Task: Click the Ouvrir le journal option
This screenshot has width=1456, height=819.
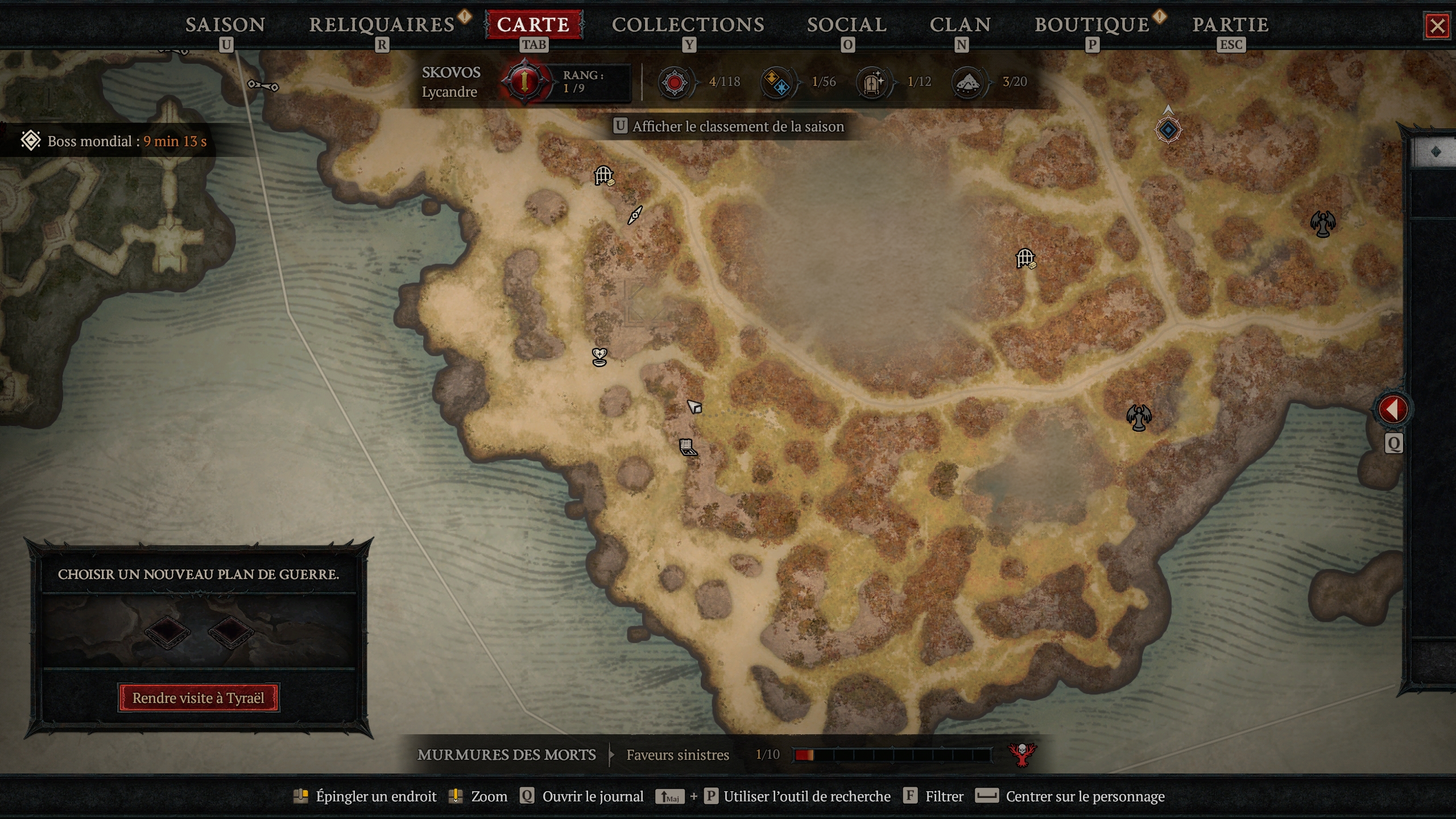Action: coord(592,796)
